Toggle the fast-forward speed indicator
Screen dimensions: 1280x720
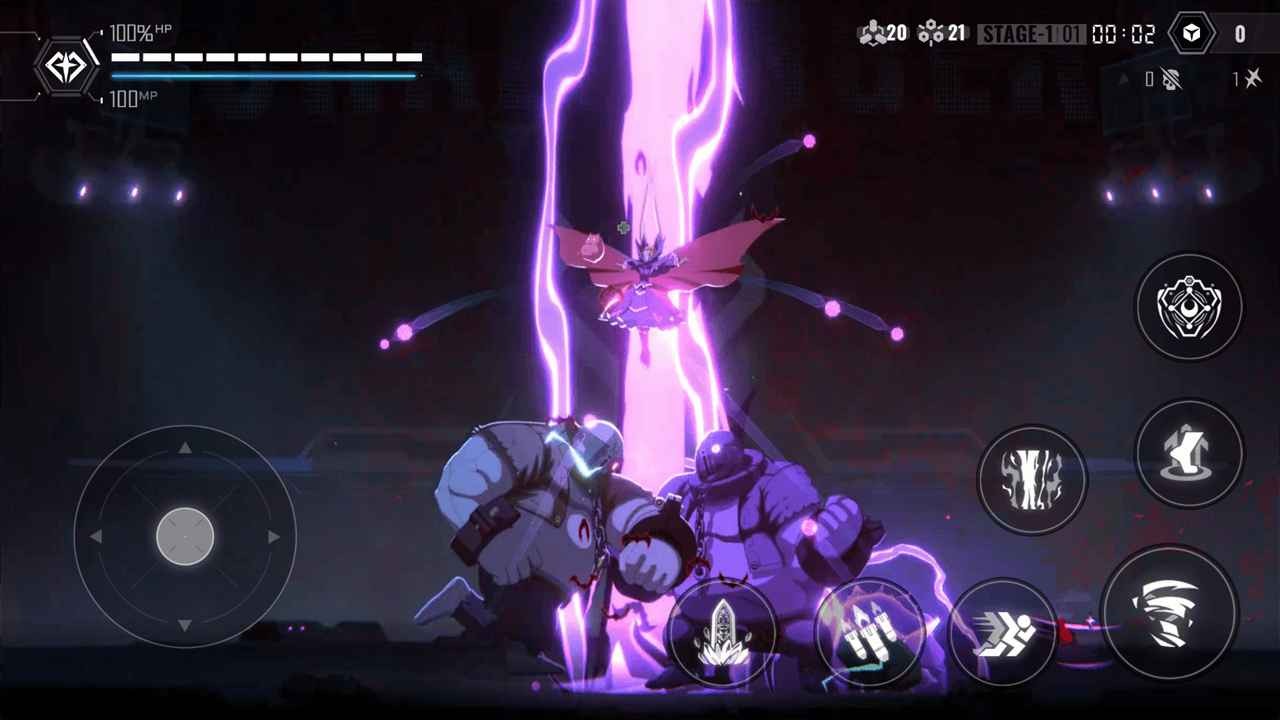click(x=1250, y=77)
